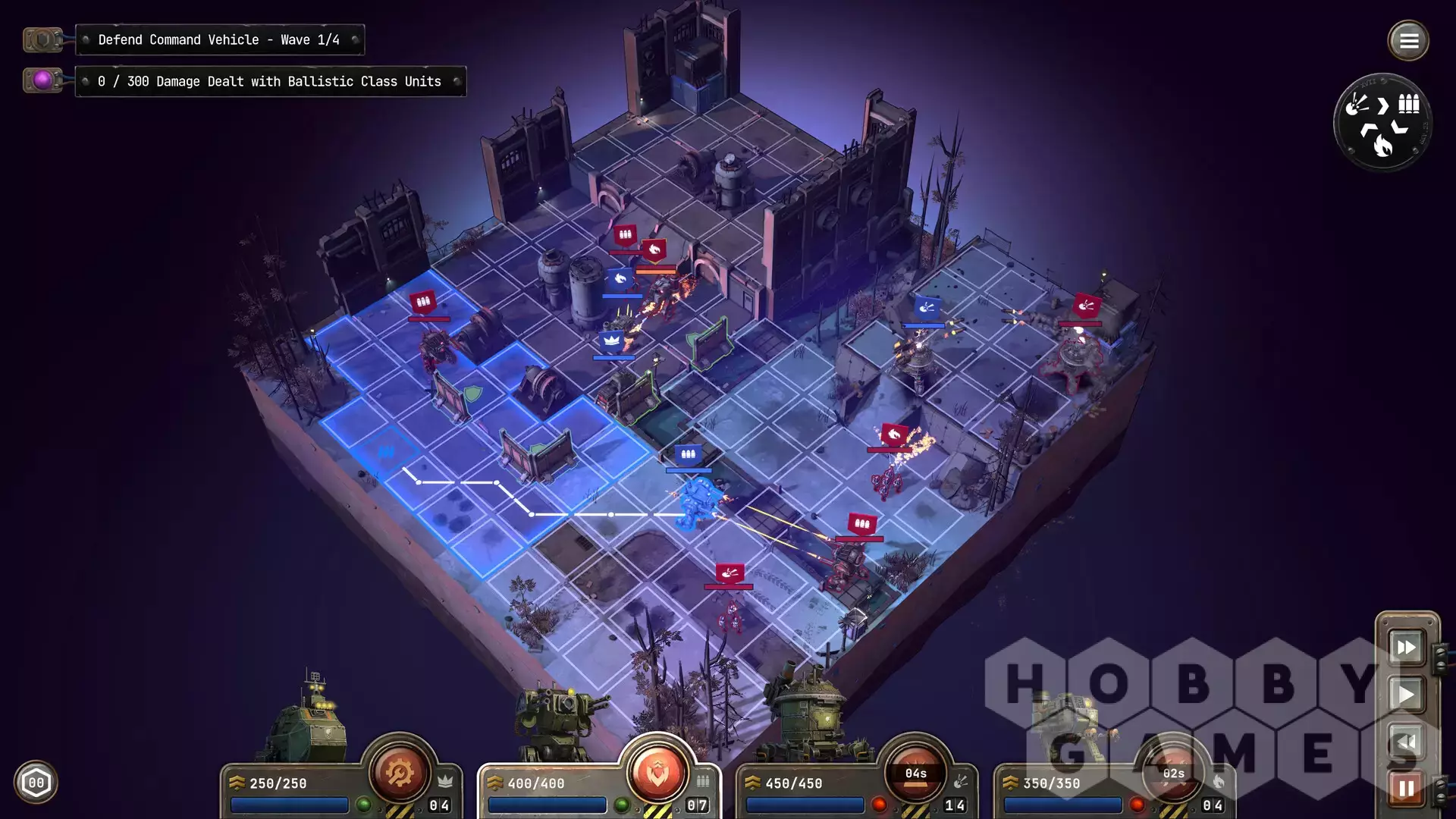The image size is (1456, 819).
Task: Use the 04s cooldown artillery ability
Action: tap(915, 773)
